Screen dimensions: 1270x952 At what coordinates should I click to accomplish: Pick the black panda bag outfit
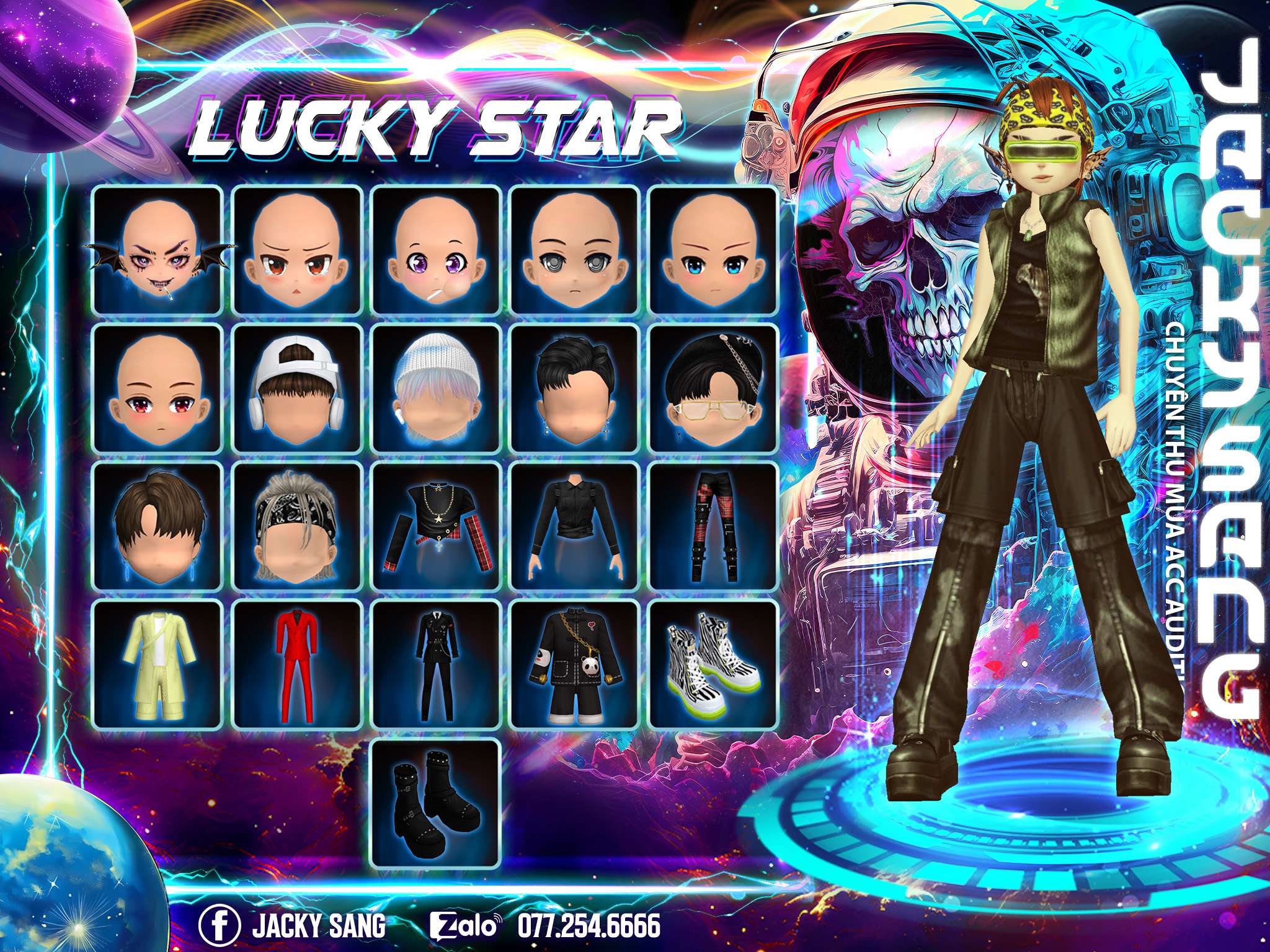(575, 664)
